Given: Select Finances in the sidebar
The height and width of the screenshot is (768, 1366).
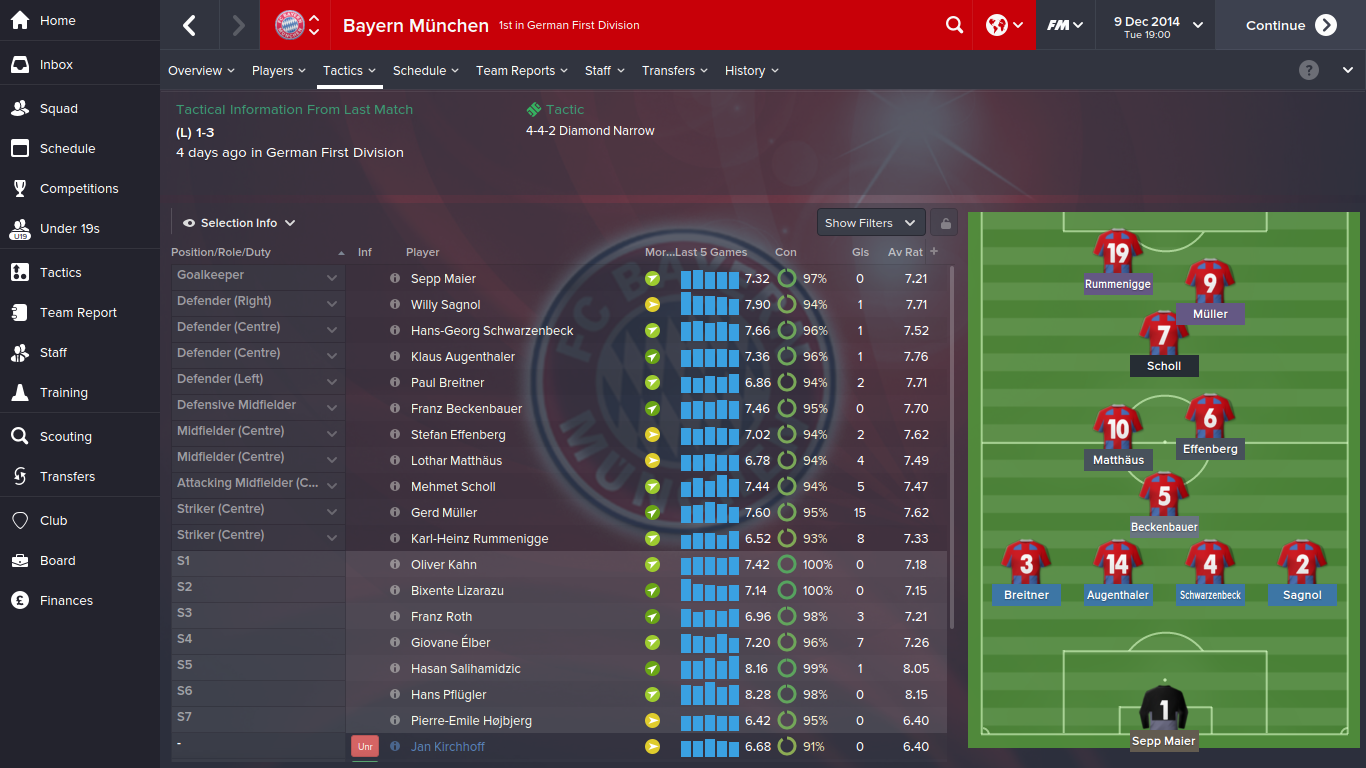Looking at the screenshot, I should click(x=66, y=601).
